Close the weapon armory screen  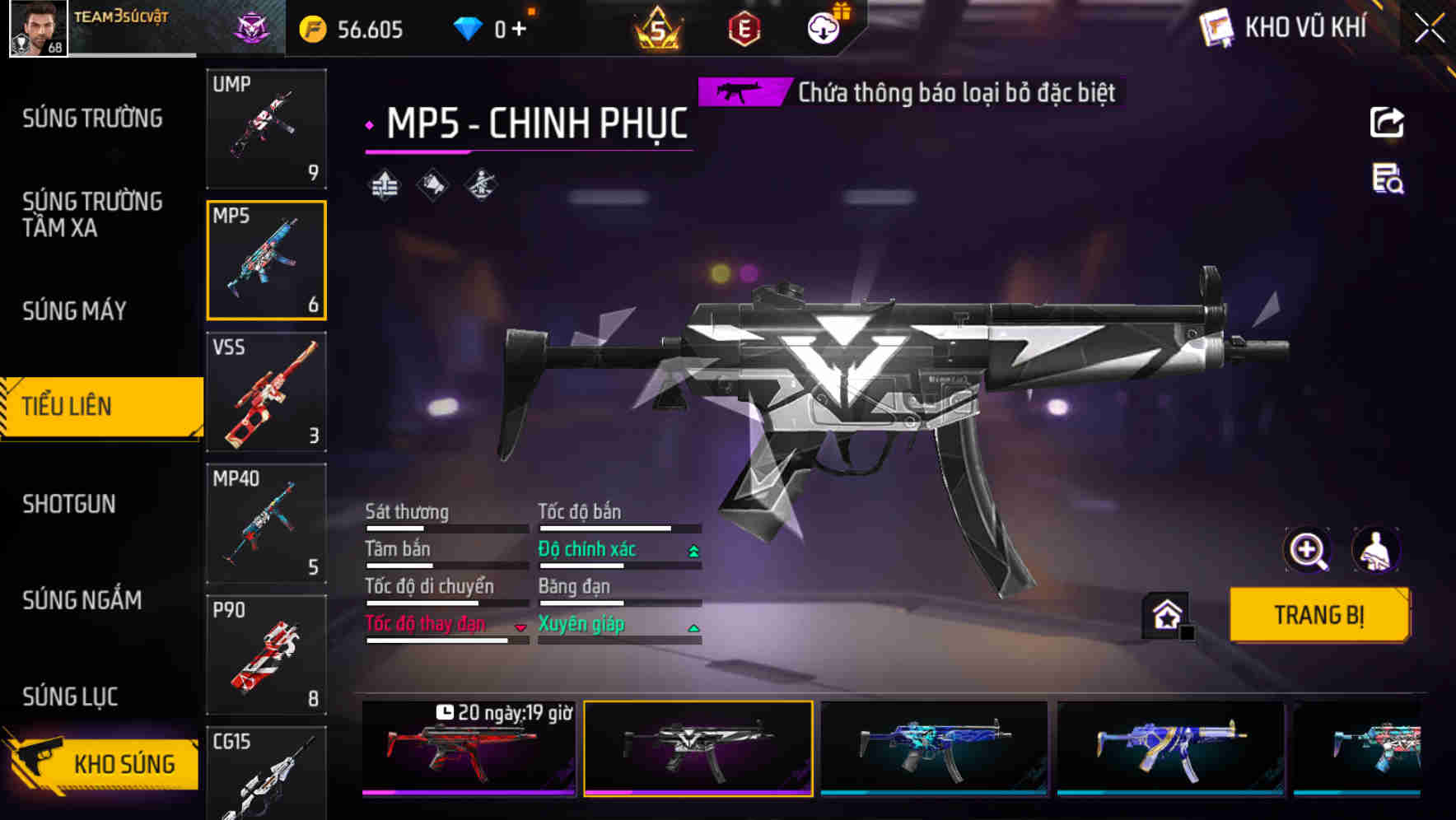tap(1430, 29)
